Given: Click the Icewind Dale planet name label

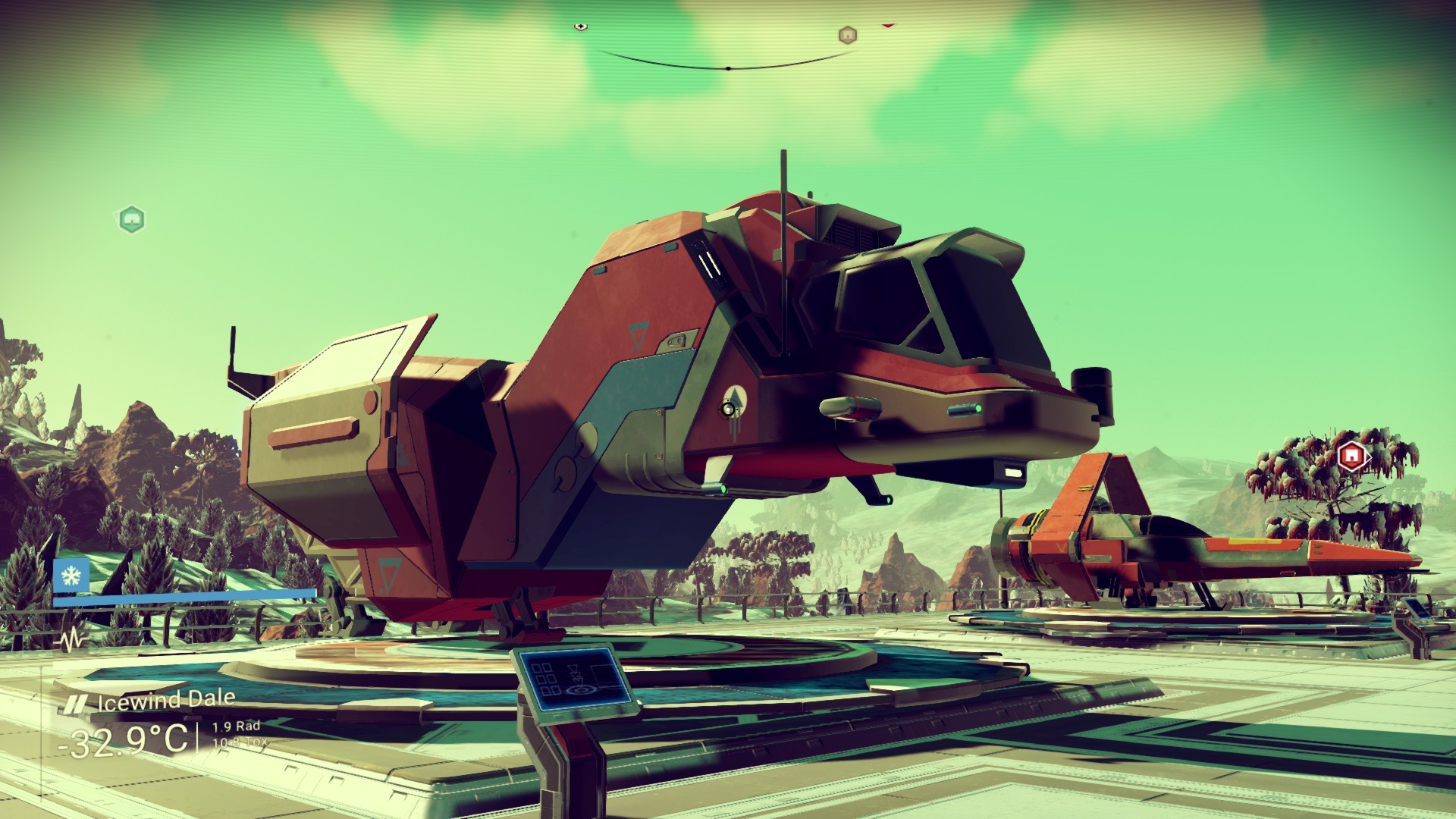Looking at the screenshot, I should 166,701.
